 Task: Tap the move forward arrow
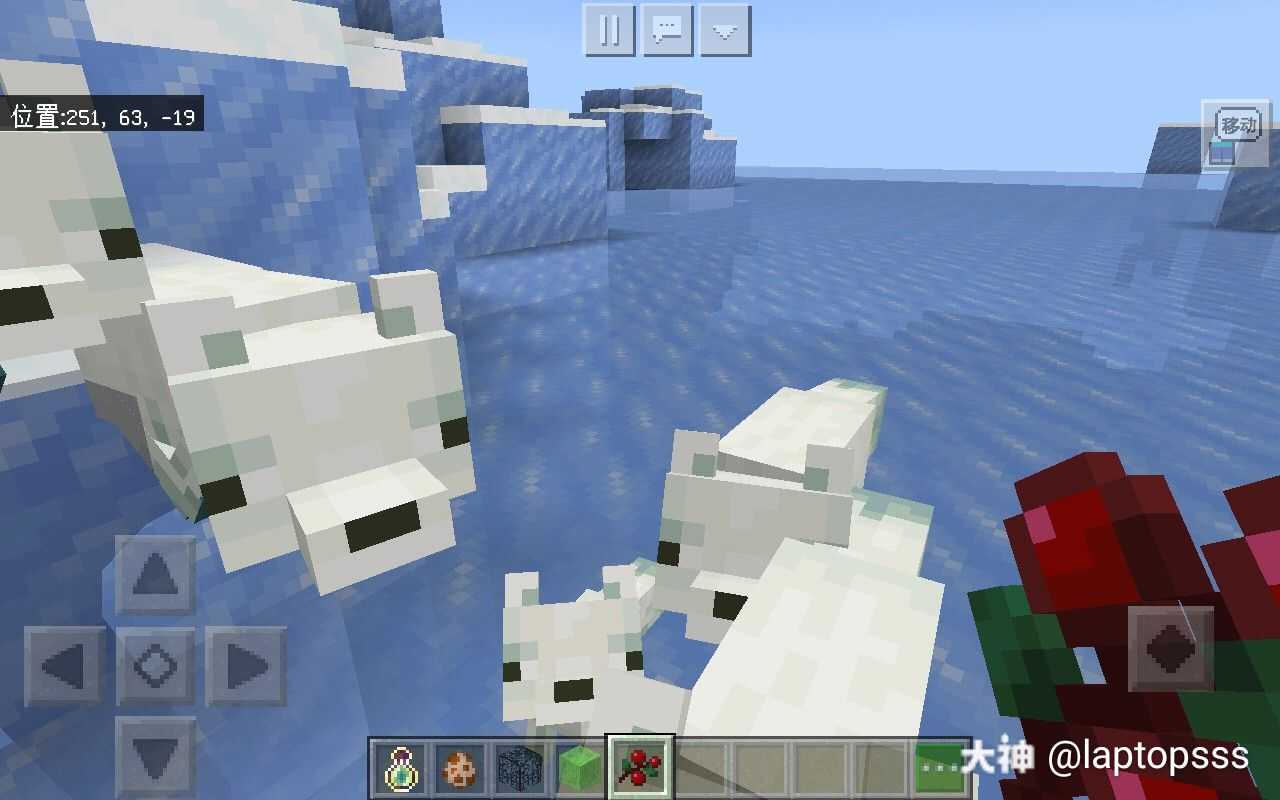click(x=155, y=575)
